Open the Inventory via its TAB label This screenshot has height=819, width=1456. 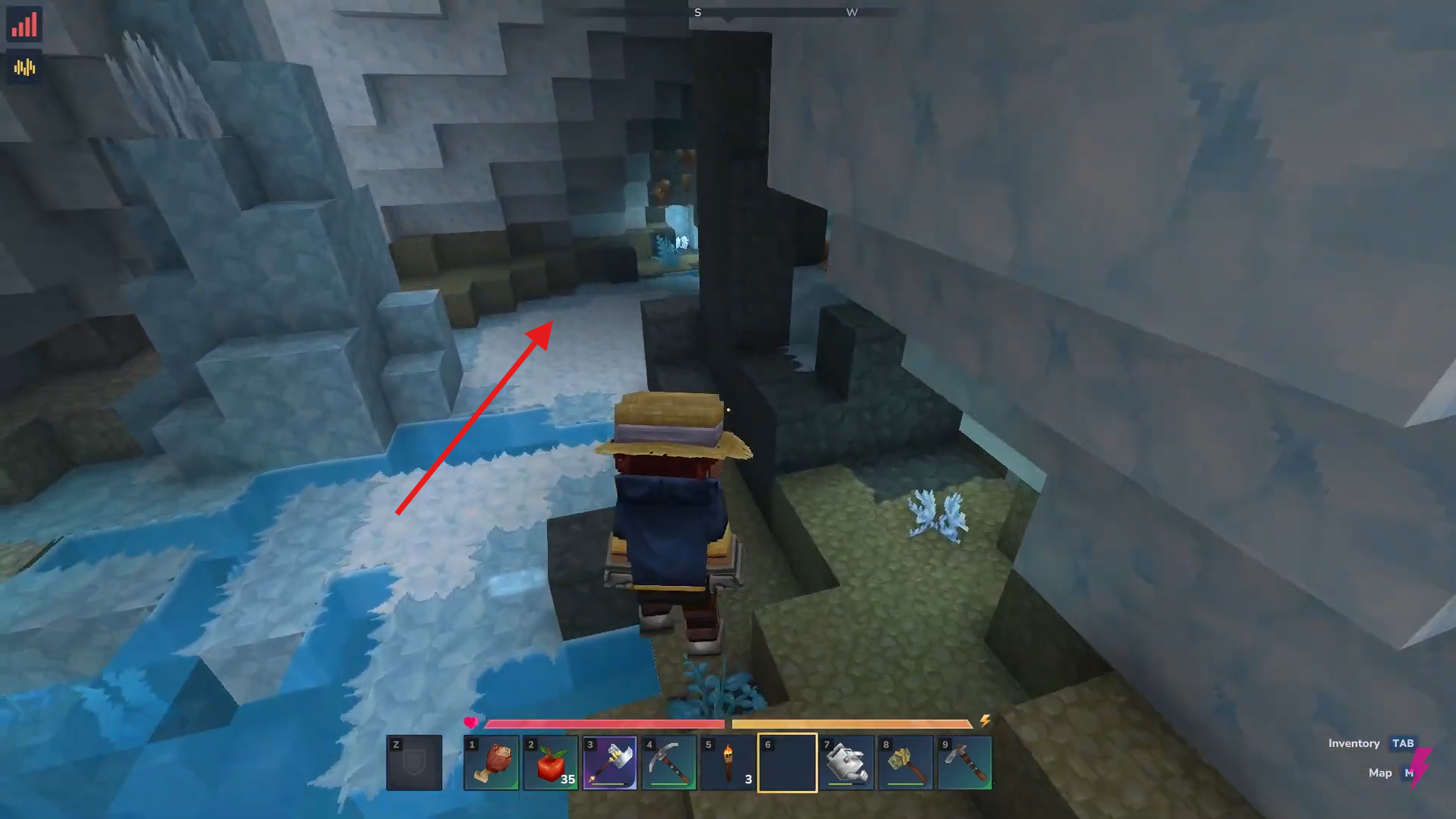pyautogui.click(x=1354, y=743)
